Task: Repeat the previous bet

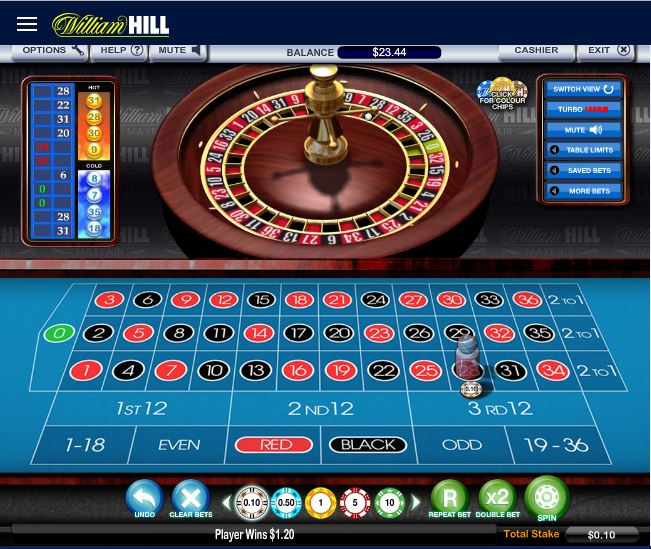Action: pos(449,497)
